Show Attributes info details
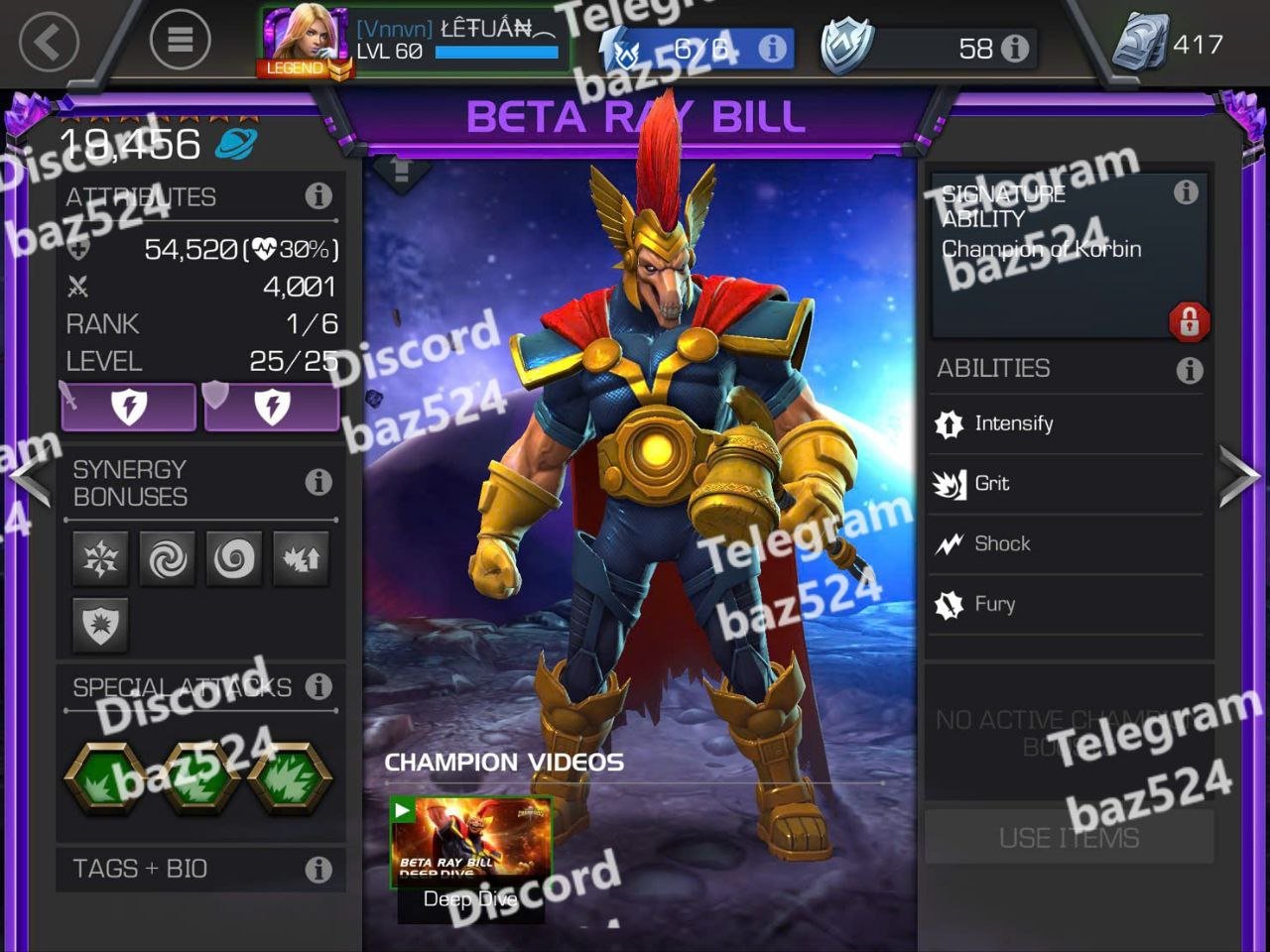1270x952 pixels. point(318,196)
